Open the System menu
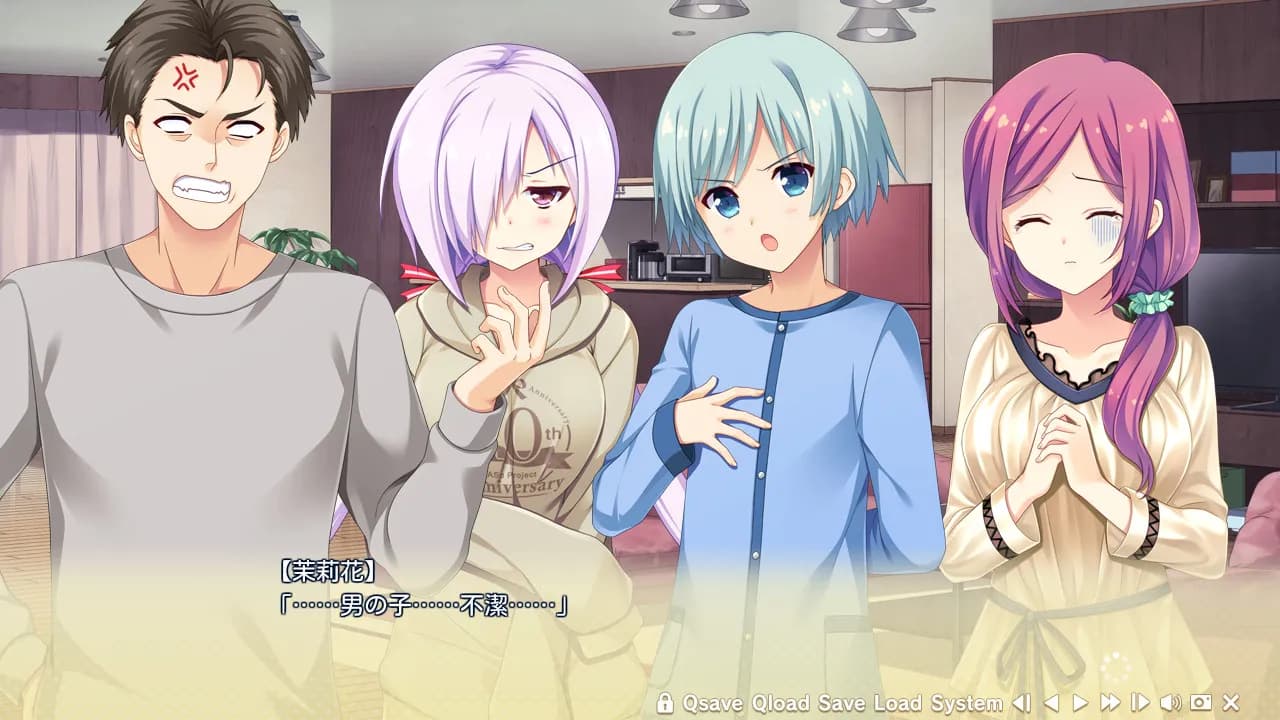This screenshot has height=720, width=1280. click(x=968, y=707)
